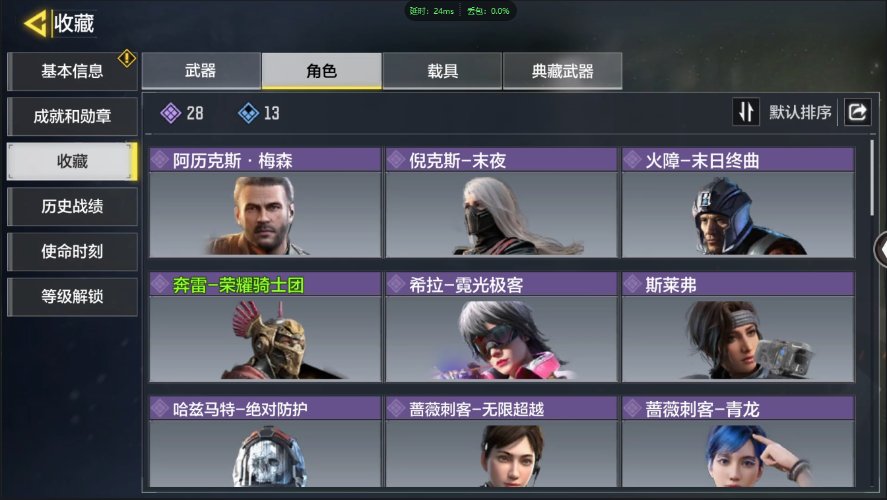This screenshot has width=887, height=500.
Task: Select the 收藏 sidebar entry
Action: pyautogui.click(x=71, y=161)
